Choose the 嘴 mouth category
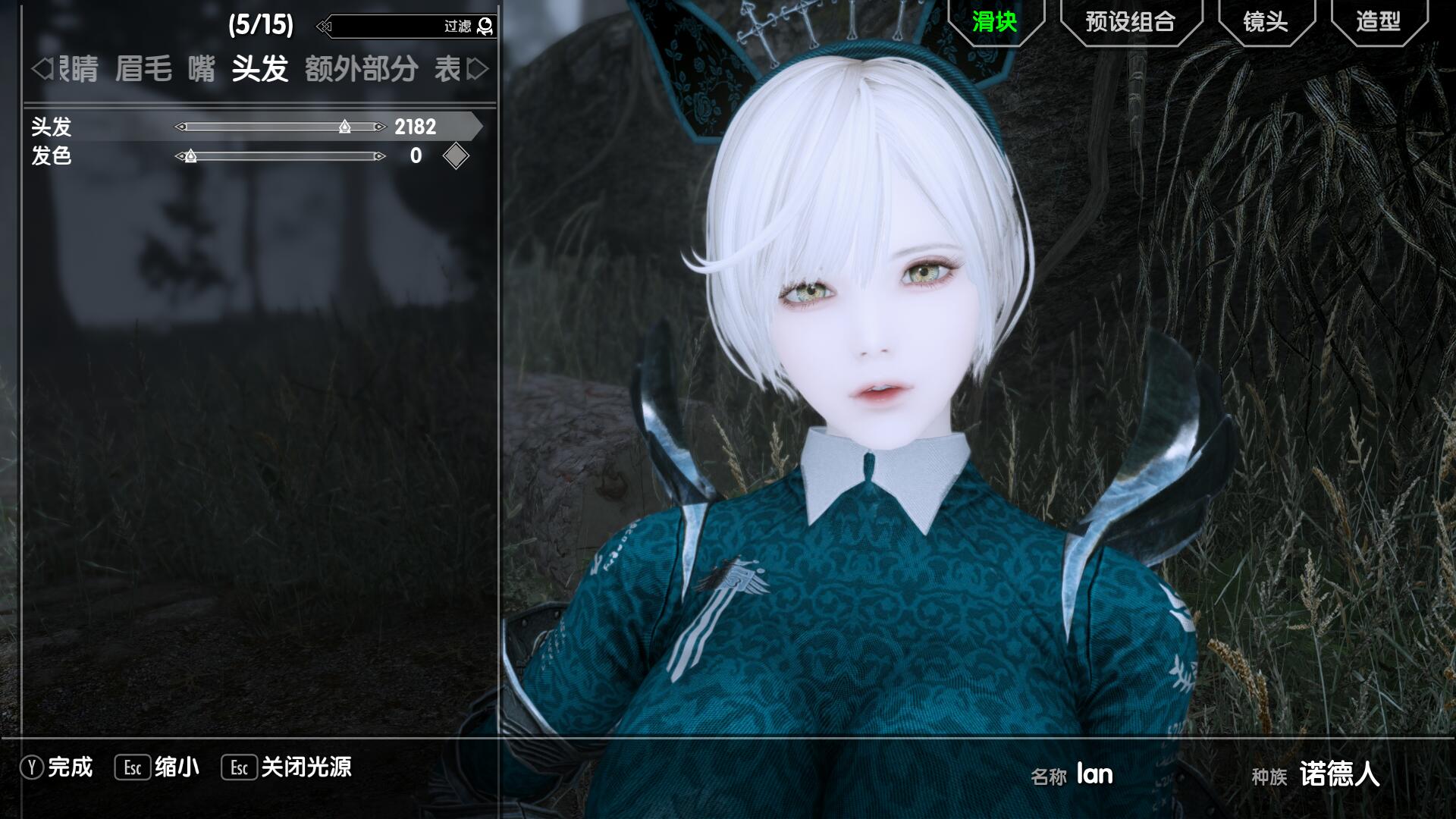 (202, 70)
